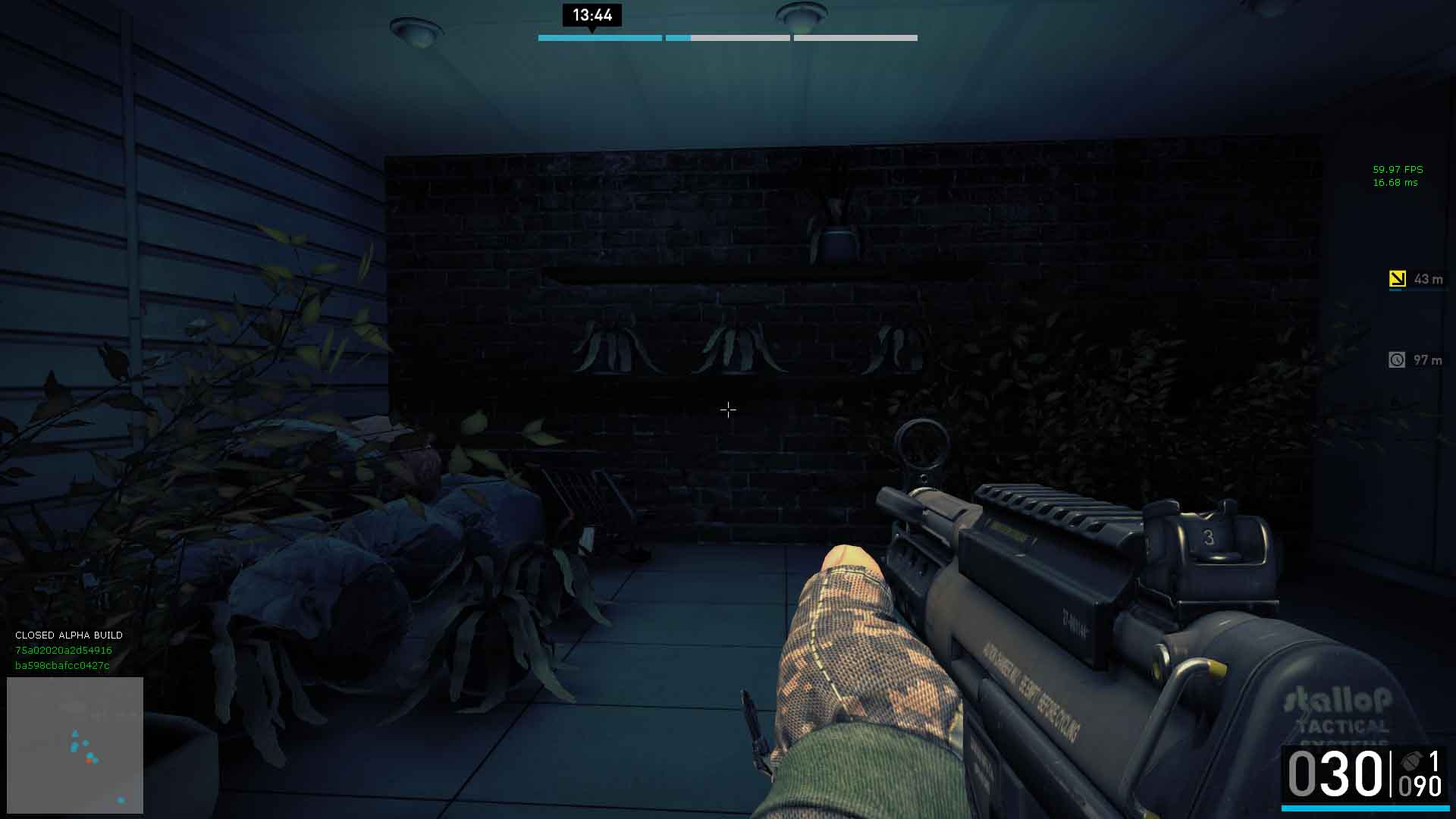Click the minimap in the corner
The height and width of the screenshot is (819, 1456).
coord(75,745)
